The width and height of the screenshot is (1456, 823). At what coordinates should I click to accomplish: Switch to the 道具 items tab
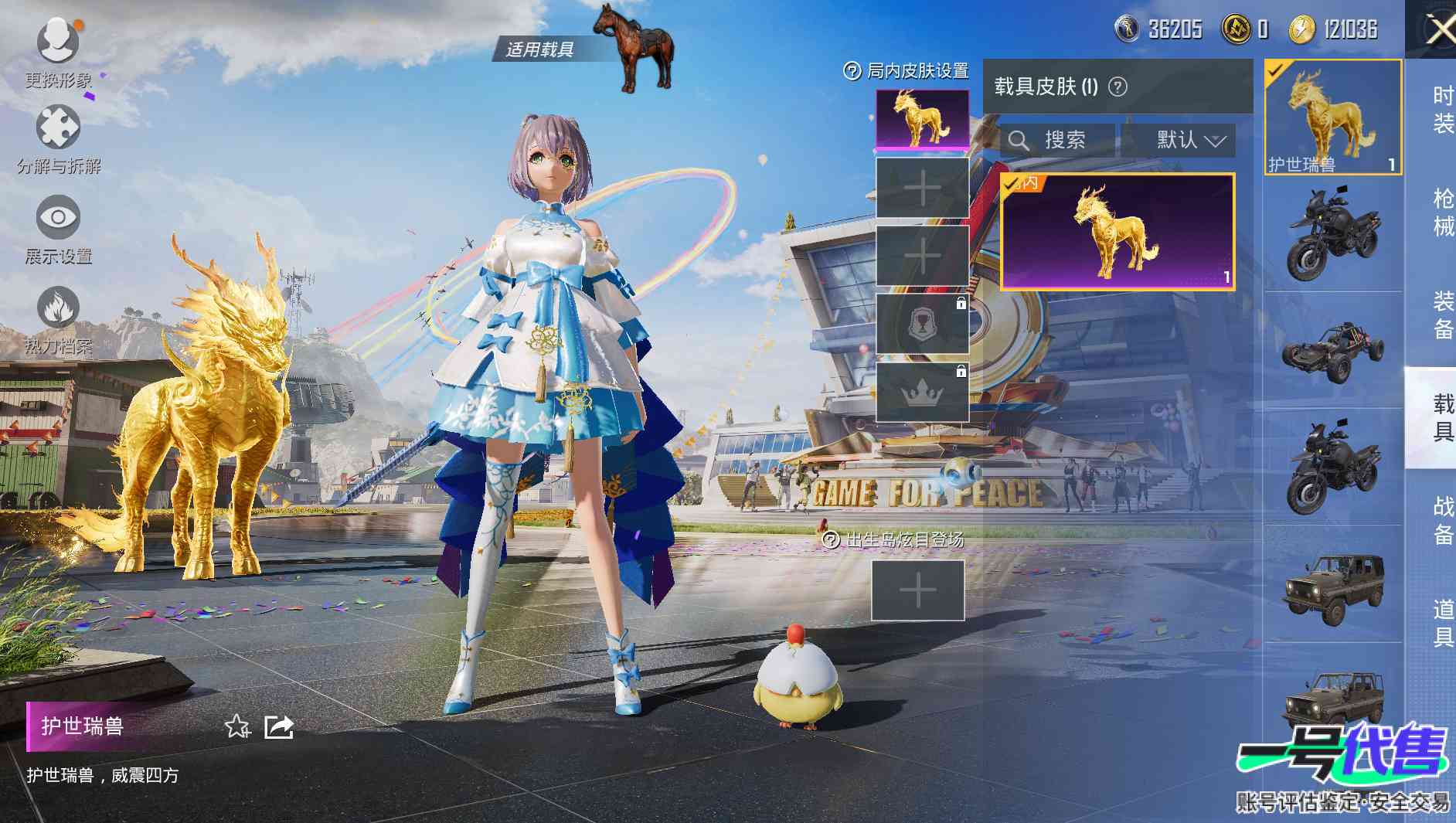click(1442, 623)
